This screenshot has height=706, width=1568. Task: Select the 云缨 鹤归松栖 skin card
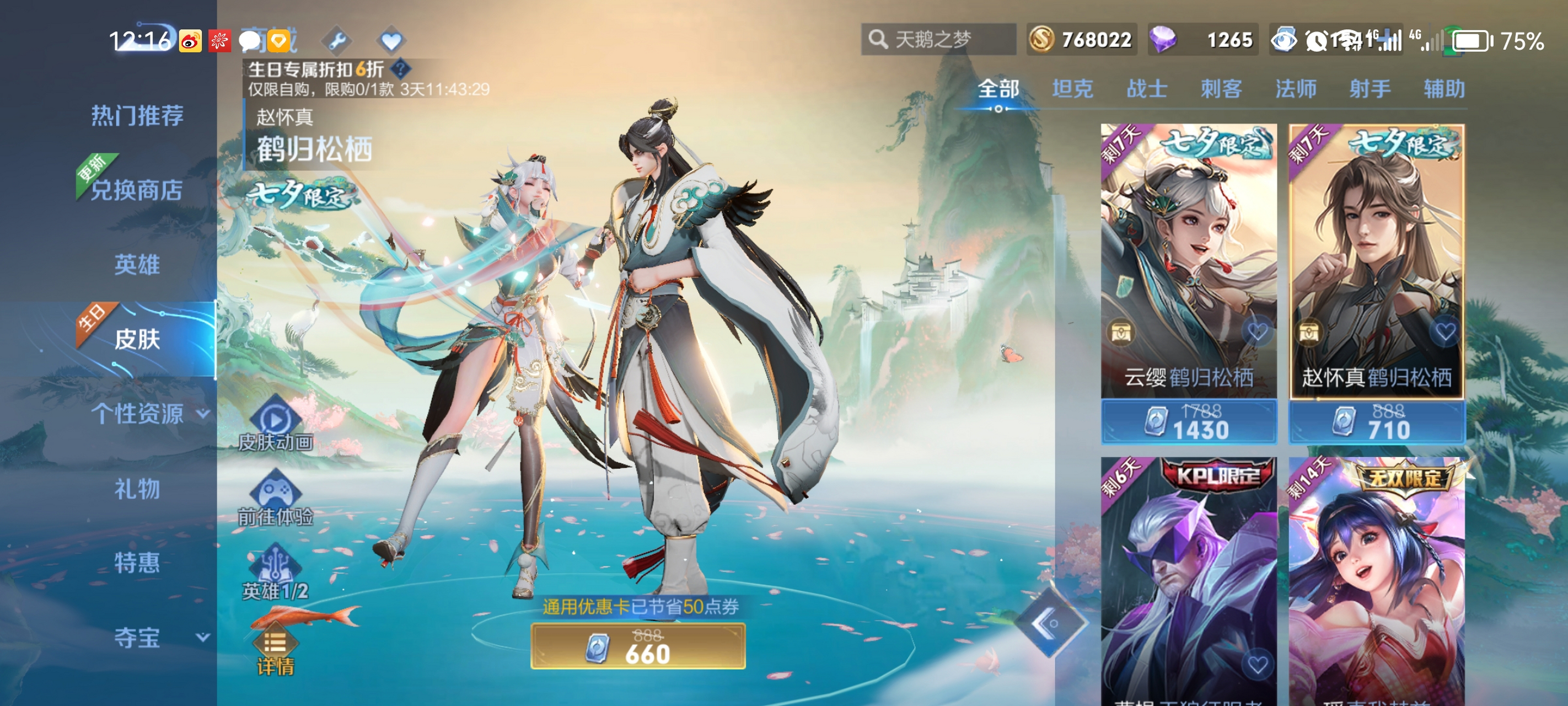pos(1188,262)
